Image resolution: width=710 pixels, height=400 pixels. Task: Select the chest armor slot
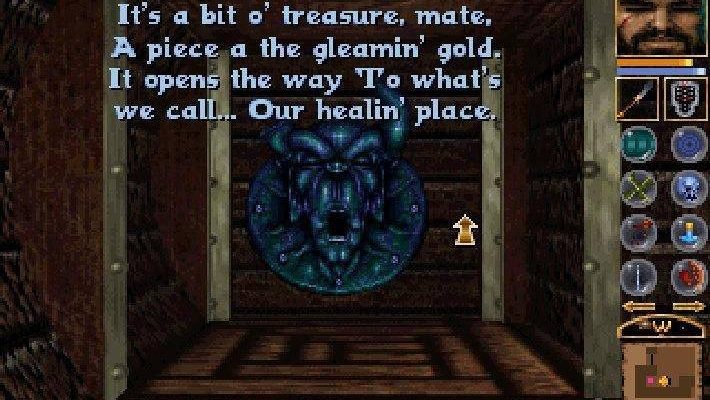click(685, 99)
